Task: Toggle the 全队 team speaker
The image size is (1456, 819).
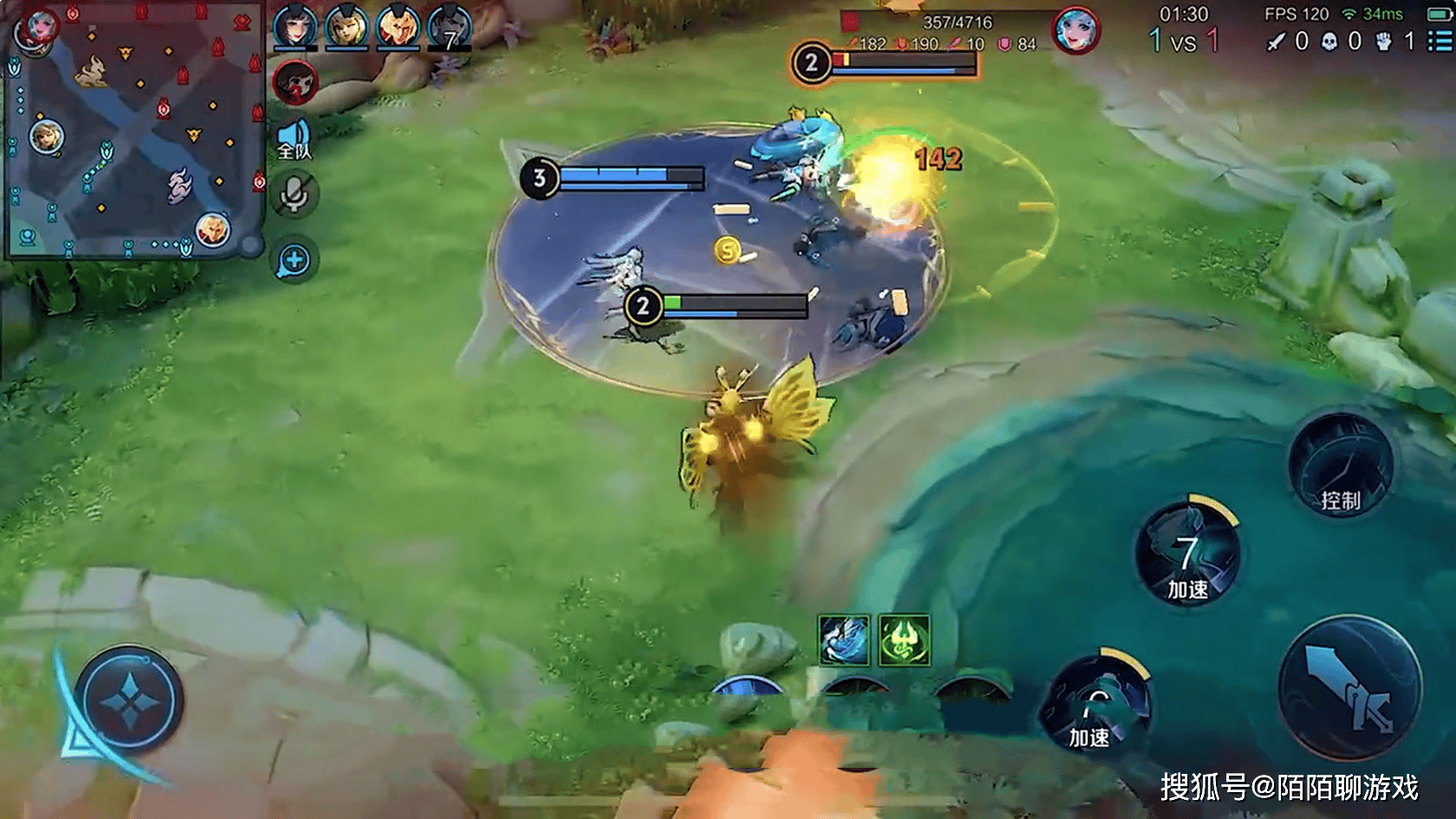Action: tap(294, 141)
